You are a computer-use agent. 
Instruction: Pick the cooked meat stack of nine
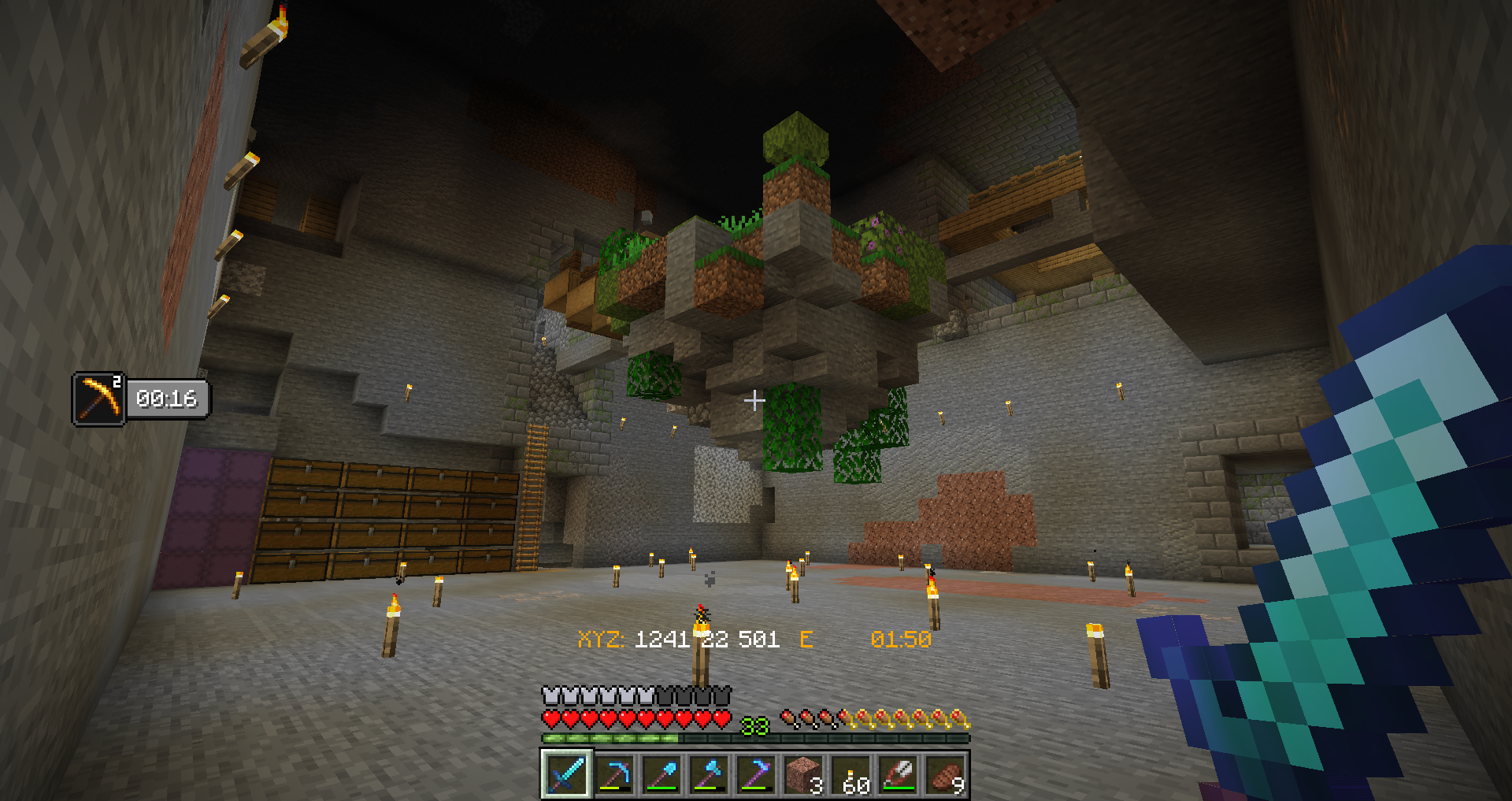[x=946, y=774]
